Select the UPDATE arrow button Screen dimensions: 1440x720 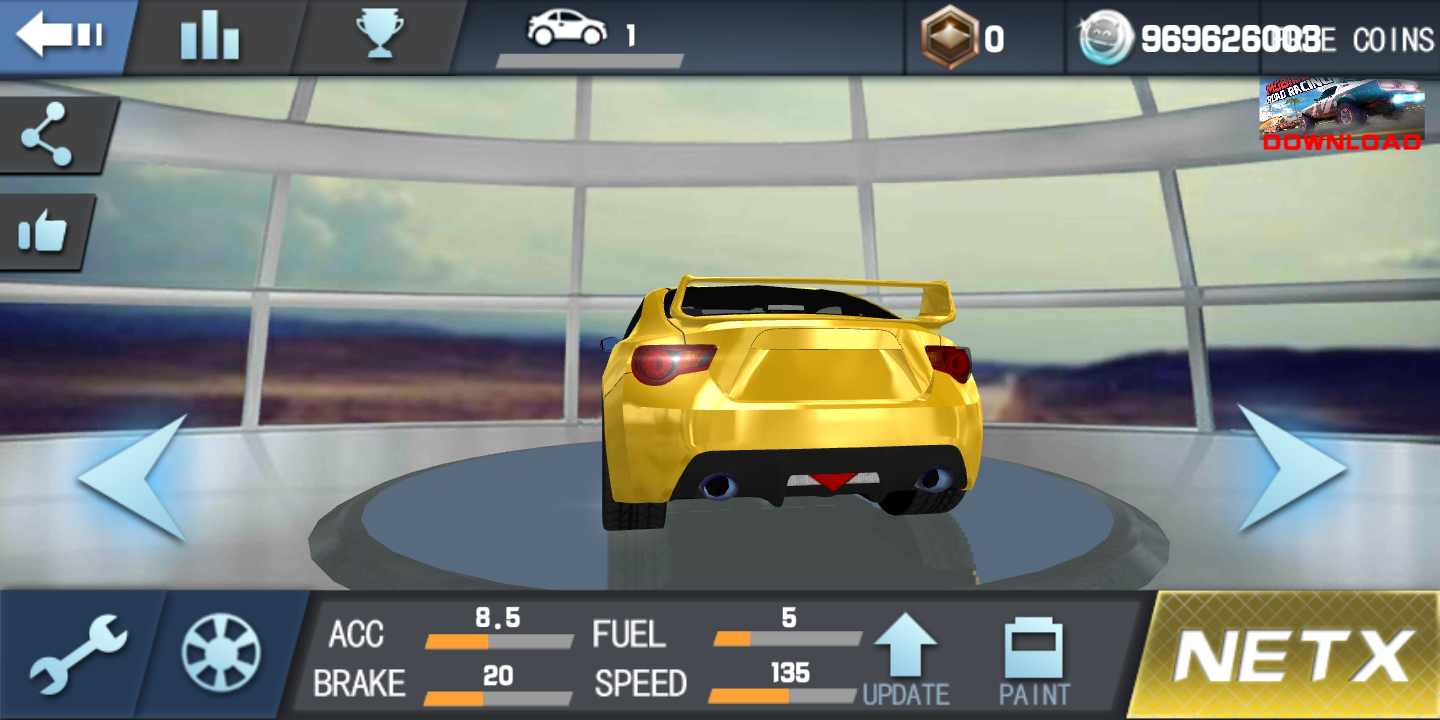click(x=906, y=660)
